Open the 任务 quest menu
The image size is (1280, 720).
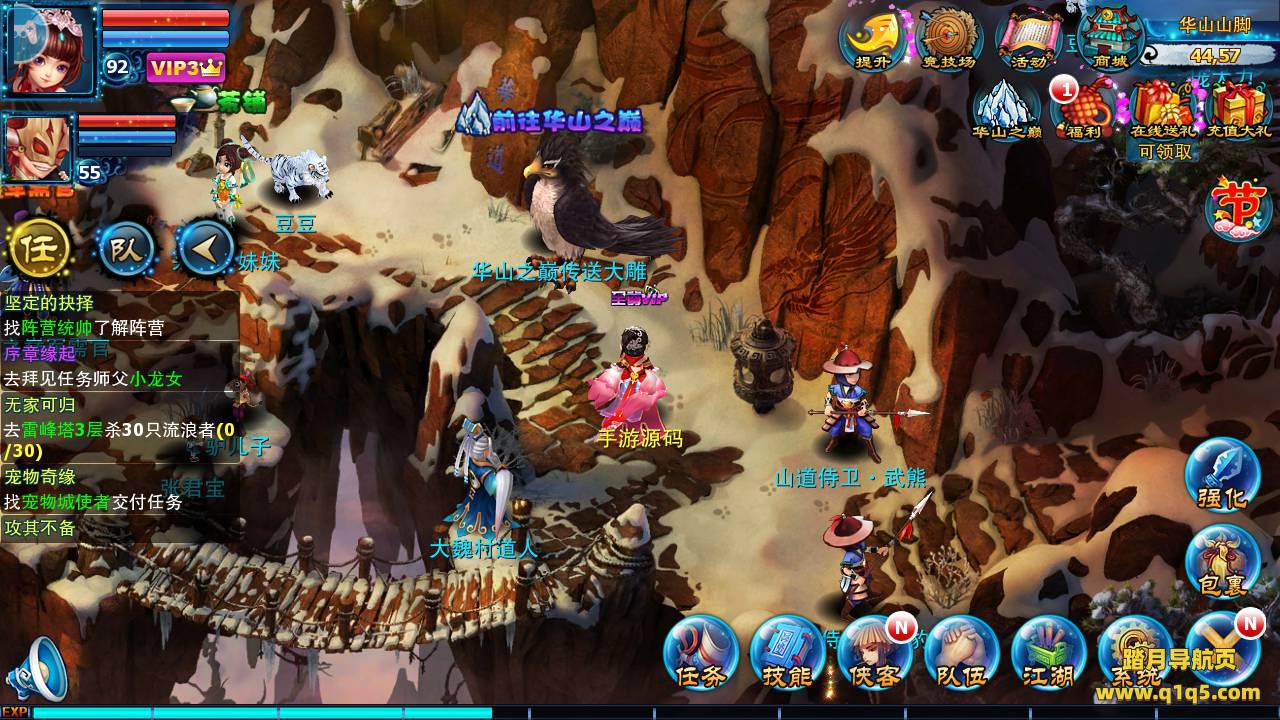[x=701, y=652]
